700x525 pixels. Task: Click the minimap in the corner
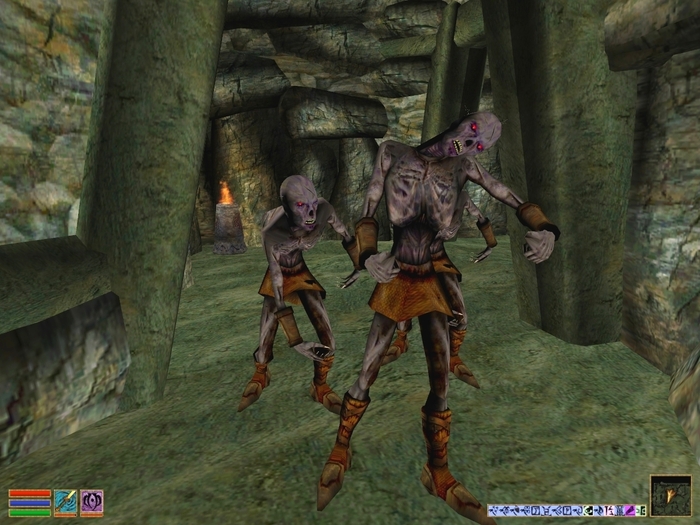(x=669, y=494)
